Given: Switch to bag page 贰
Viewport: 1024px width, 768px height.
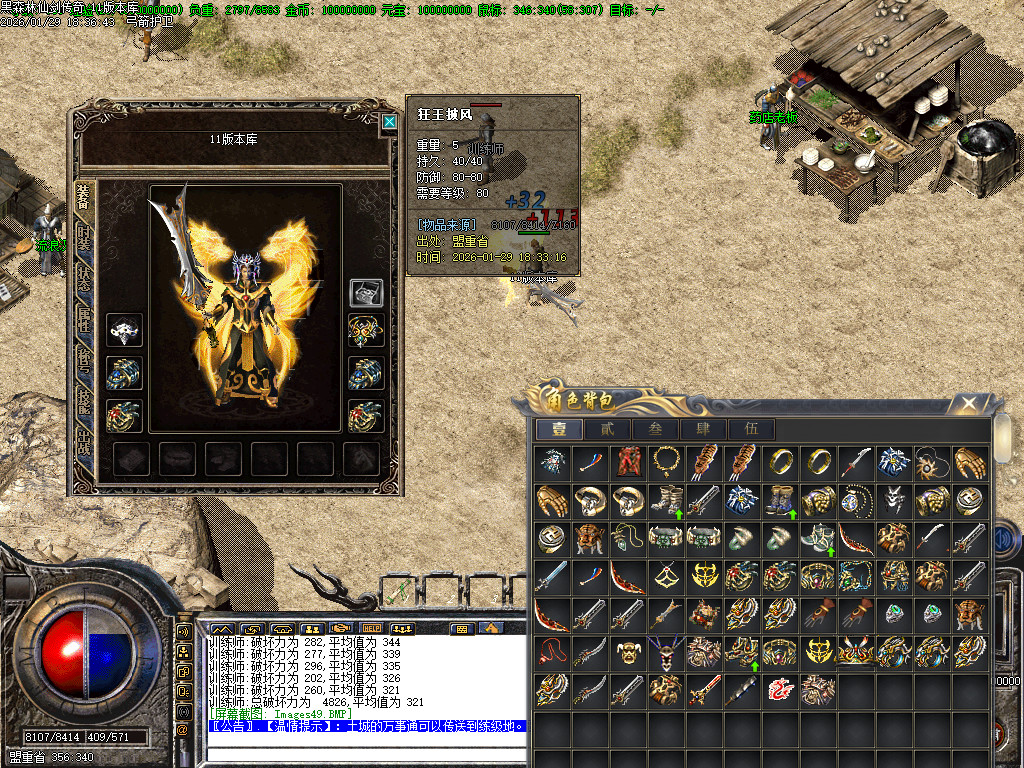Looking at the screenshot, I should pos(607,429).
